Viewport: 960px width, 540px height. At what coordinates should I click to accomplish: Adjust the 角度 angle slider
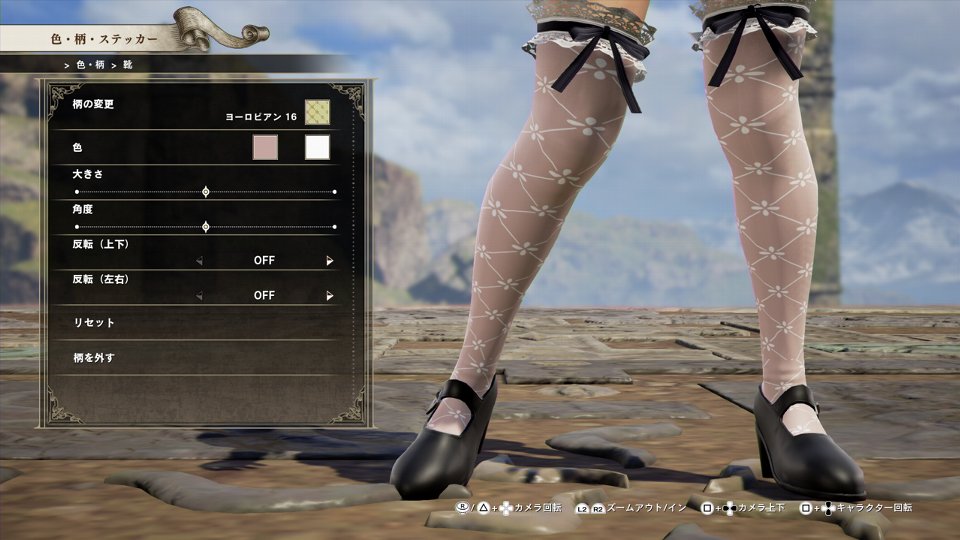(206, 227)
